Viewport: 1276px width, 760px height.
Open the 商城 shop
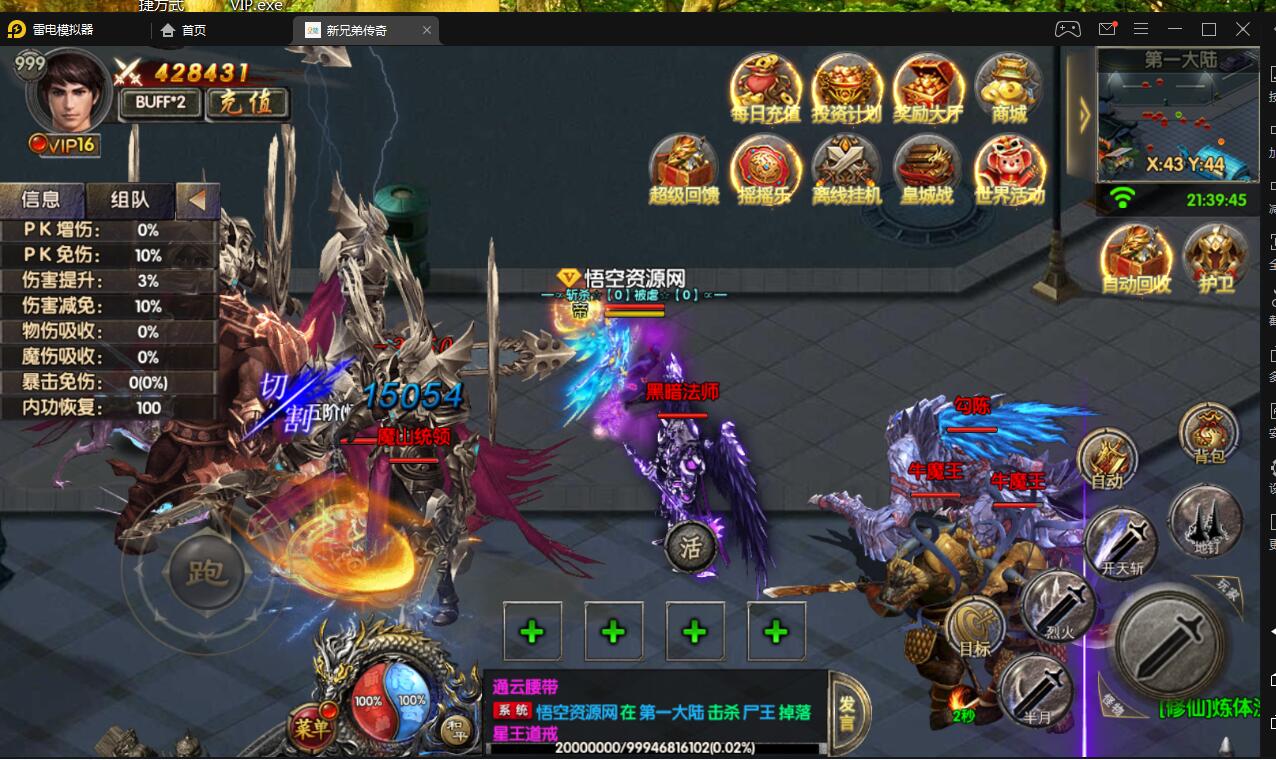pyautogui.click(x=1009, y=88)
